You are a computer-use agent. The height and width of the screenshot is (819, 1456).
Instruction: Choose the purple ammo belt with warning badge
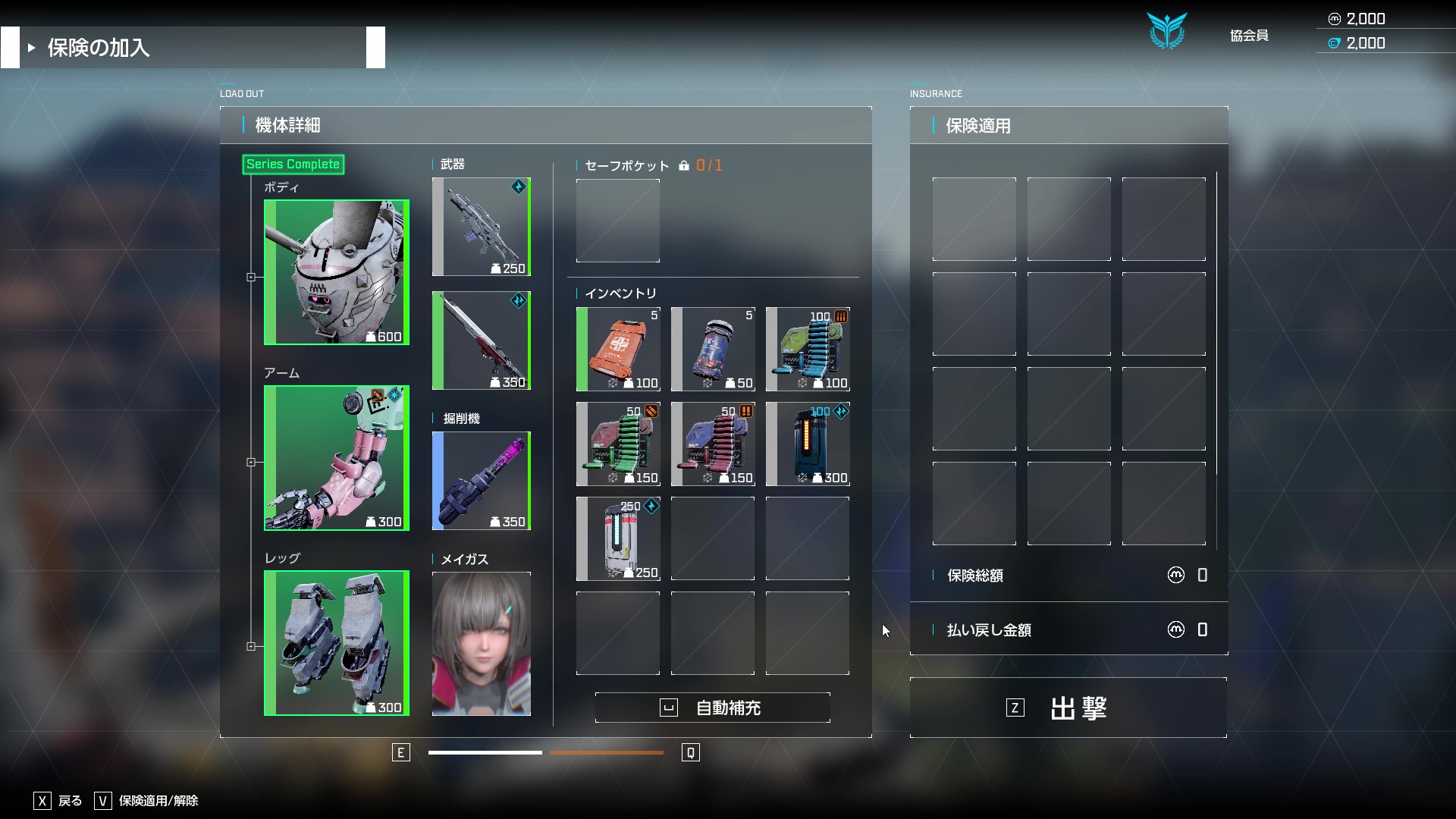pyautogui.click(x=713, y=444)
